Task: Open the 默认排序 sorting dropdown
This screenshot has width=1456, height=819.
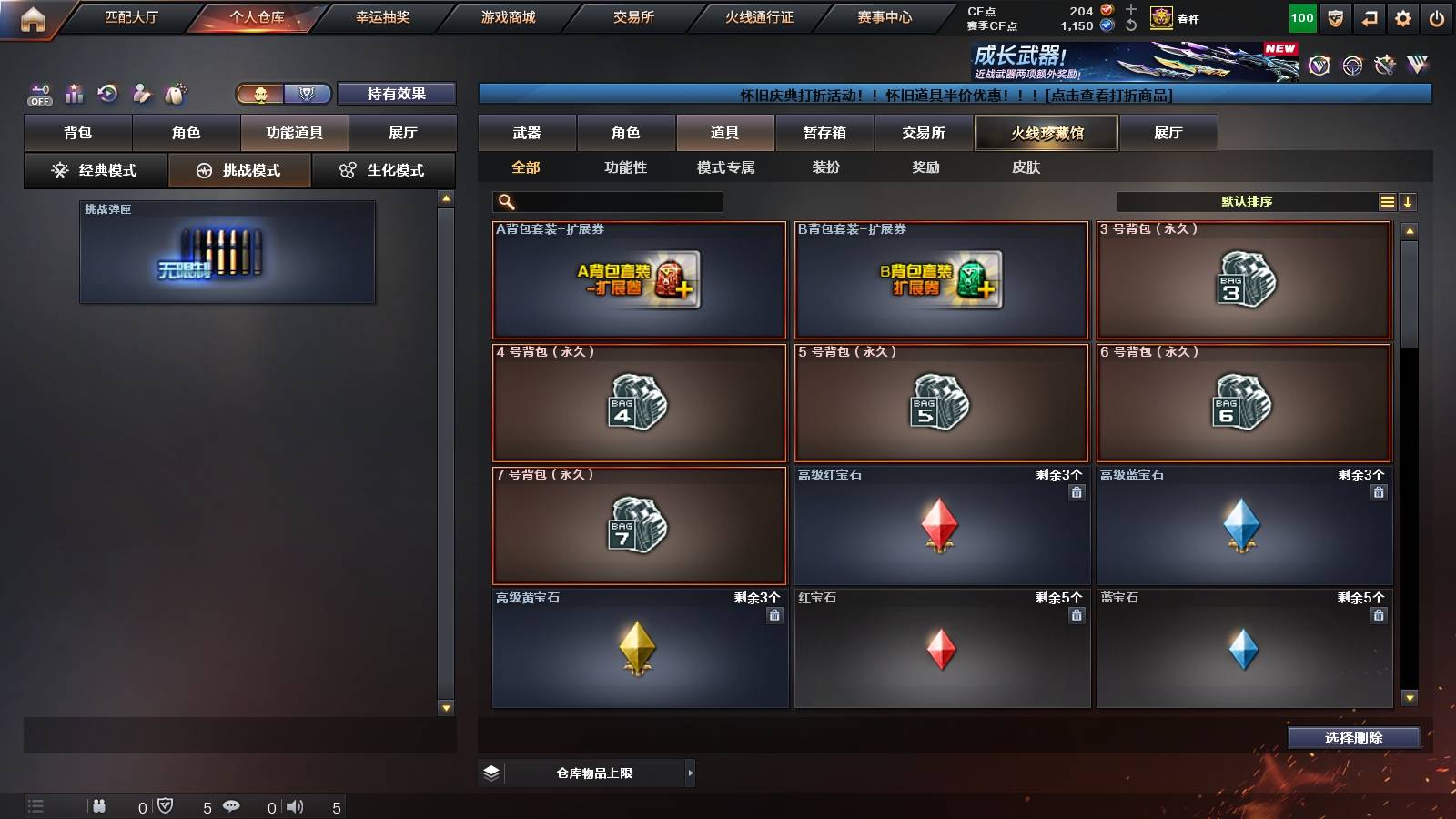Action: (x=1247, y=201)
